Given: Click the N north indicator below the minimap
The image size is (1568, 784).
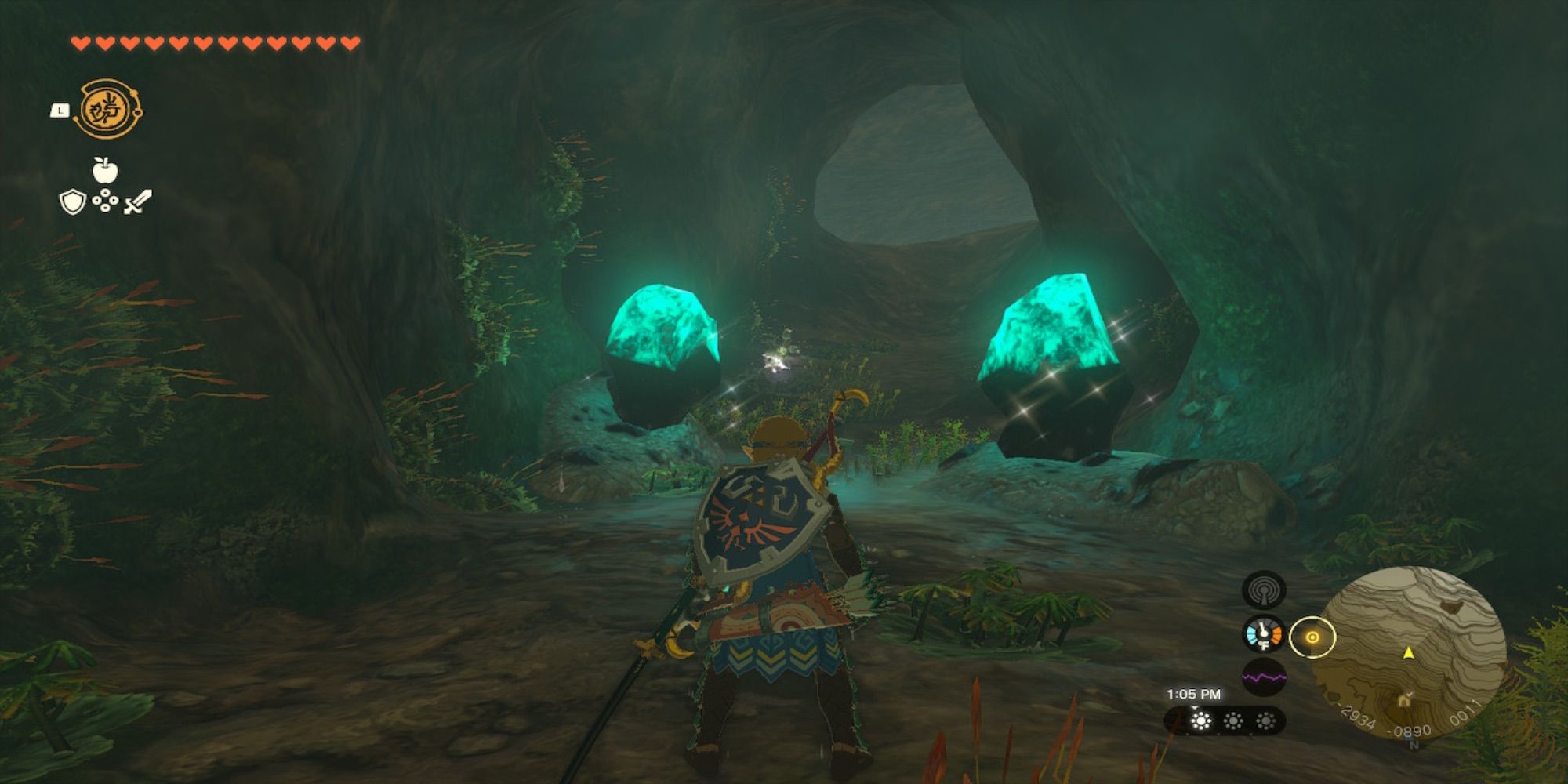Looking at the screenshot, I should 1413,745.
